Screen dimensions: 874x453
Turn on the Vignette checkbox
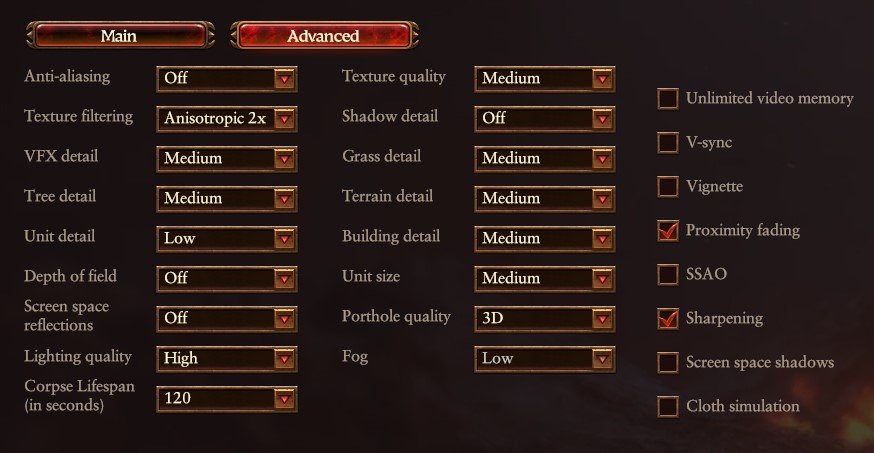coord(667,186)
